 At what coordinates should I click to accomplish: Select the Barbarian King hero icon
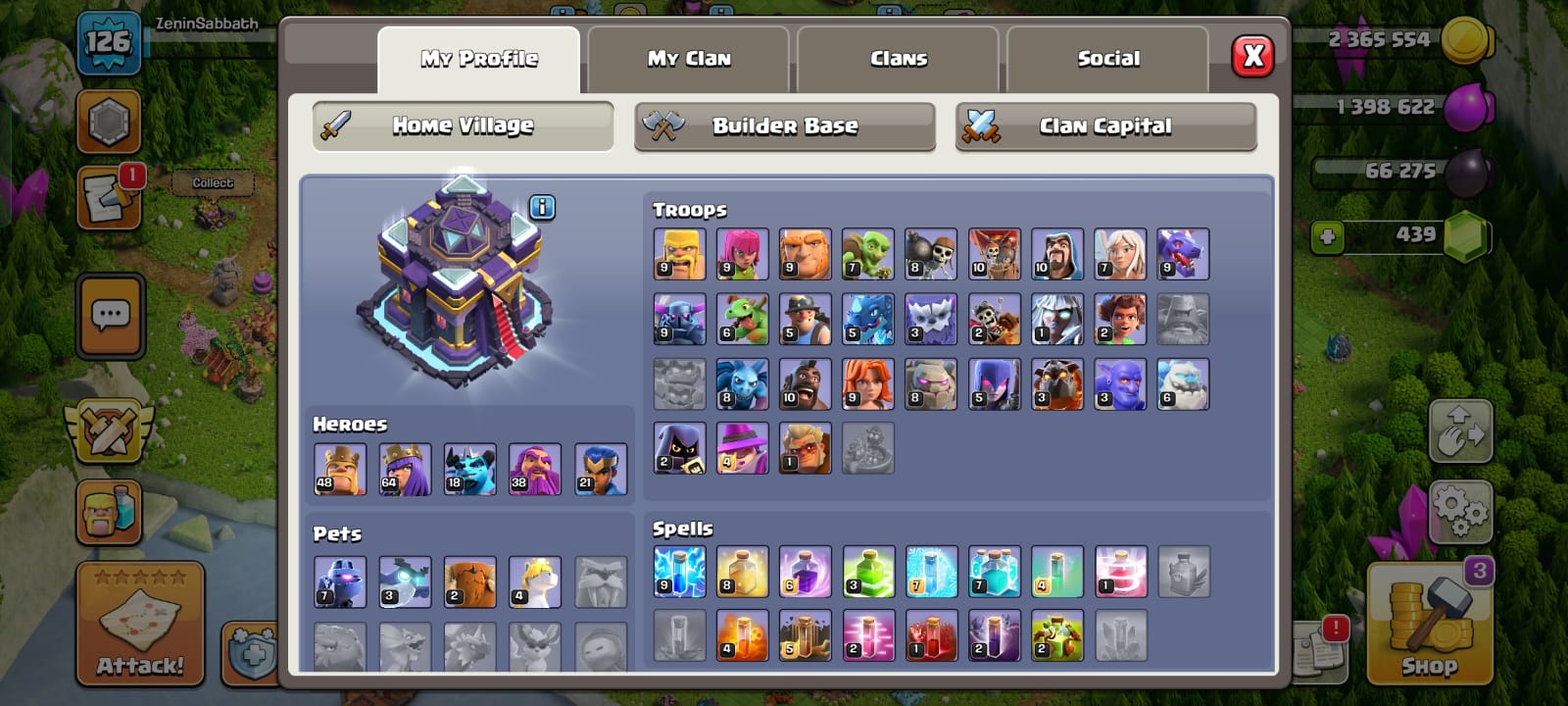click(340, 469)
